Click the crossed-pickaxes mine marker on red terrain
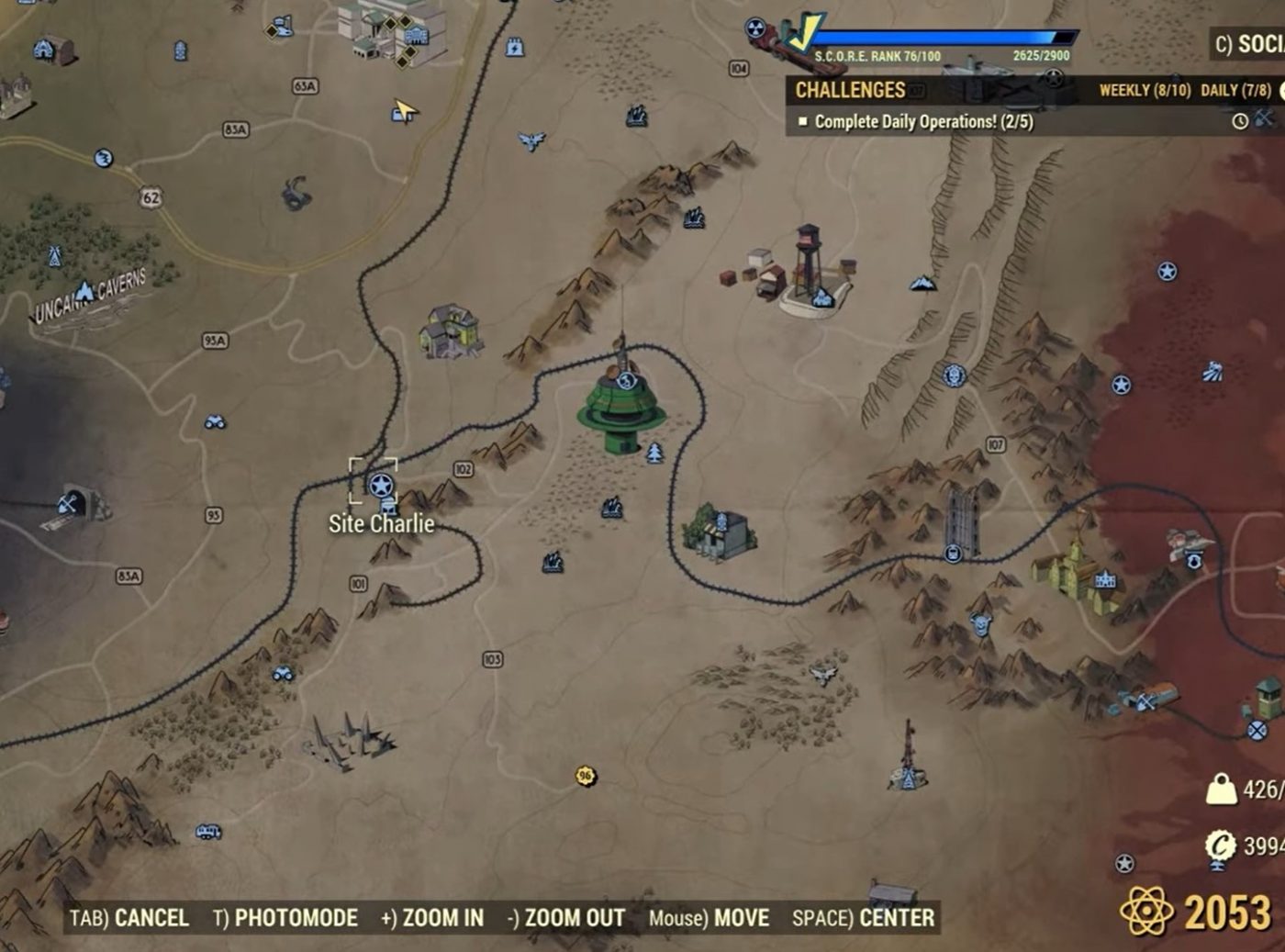This screenshot has height=952, width=1285. point(1145,702)
